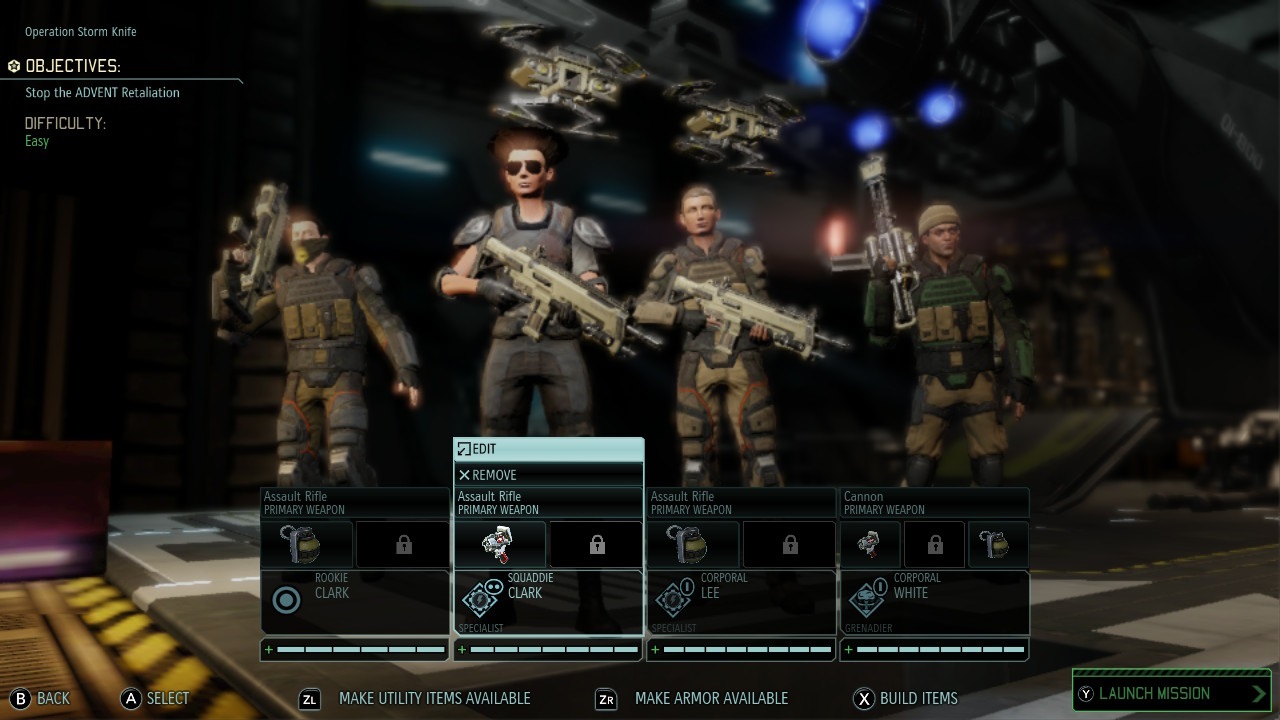Select Rookie Clark's soldier card

point(355,601)
